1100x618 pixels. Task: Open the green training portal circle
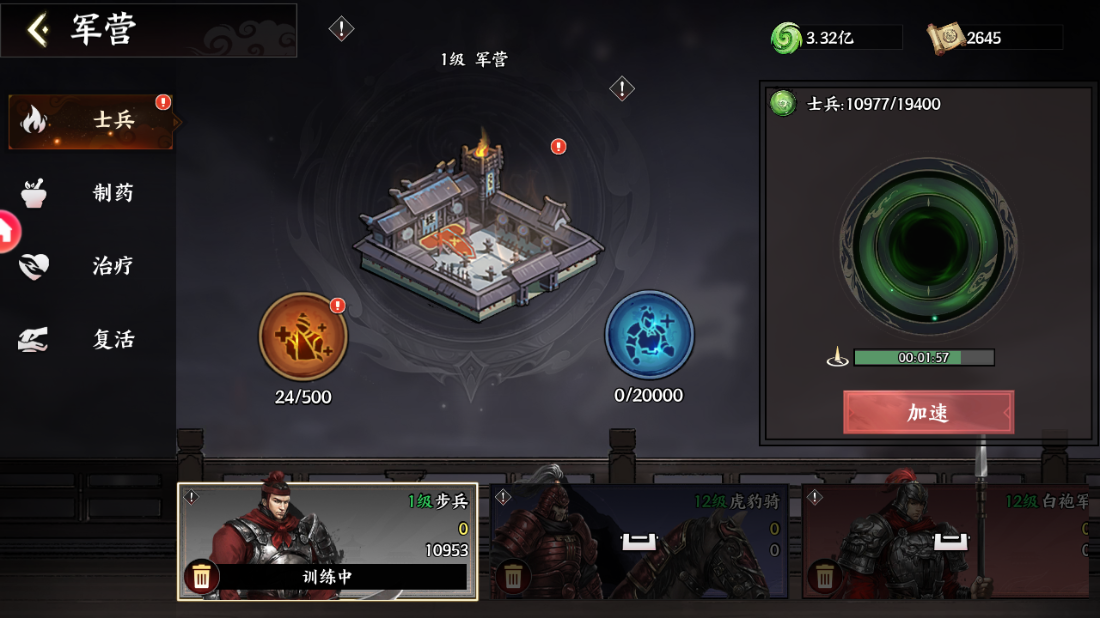(x=927, y=246)
